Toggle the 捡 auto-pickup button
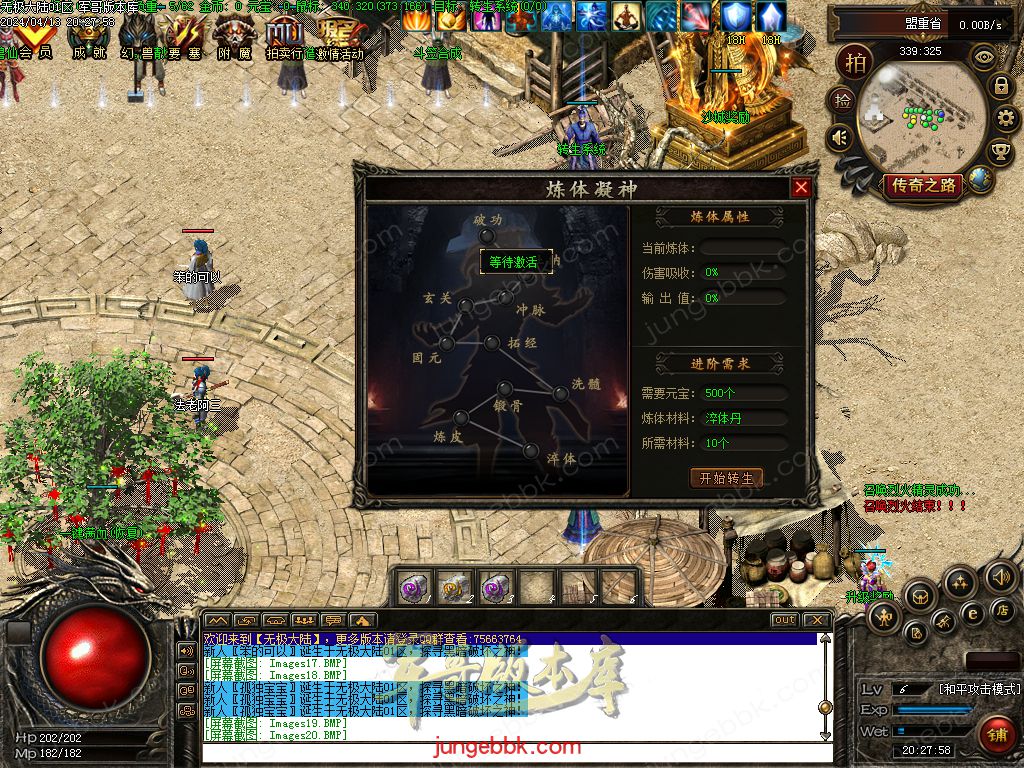Viewport: 1024px width, 768px height. (843, 100)
